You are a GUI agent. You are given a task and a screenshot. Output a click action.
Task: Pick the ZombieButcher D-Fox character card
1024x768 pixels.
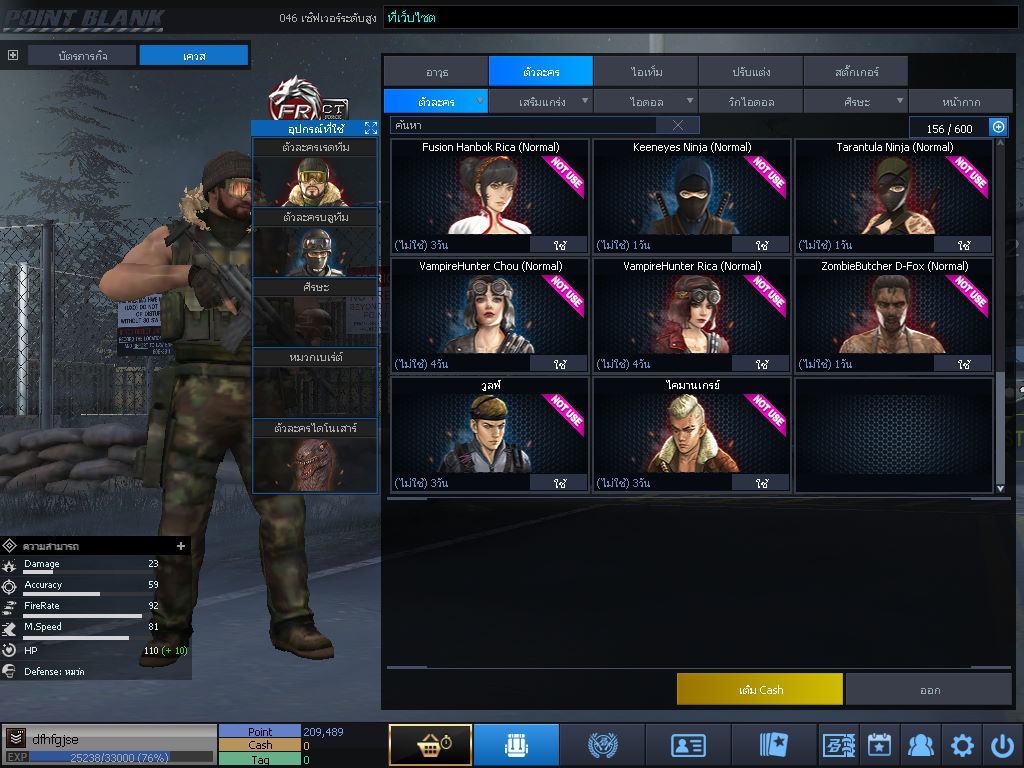894,313
